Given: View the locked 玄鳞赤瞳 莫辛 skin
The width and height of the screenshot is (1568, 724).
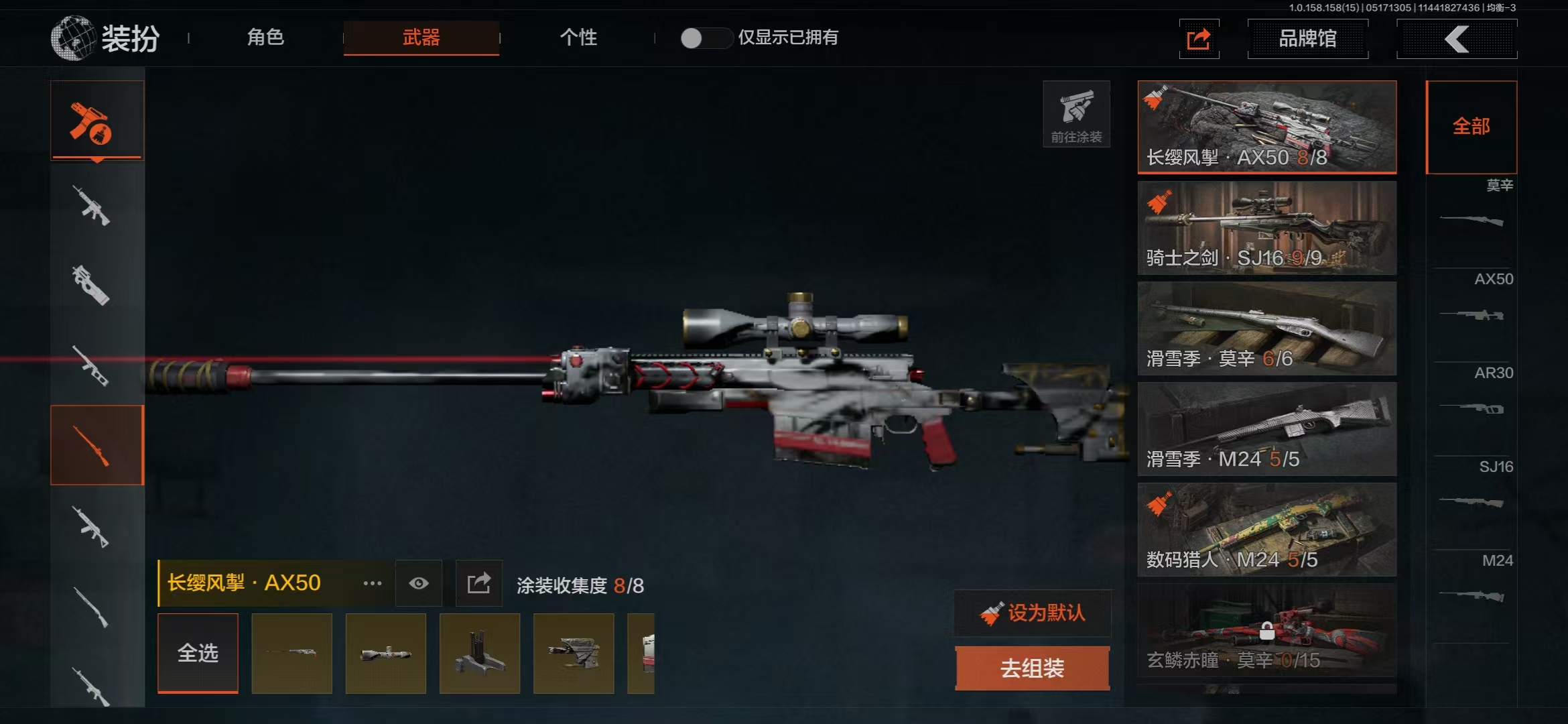Looking at the screenshot, I should (x=1266, y=629).
